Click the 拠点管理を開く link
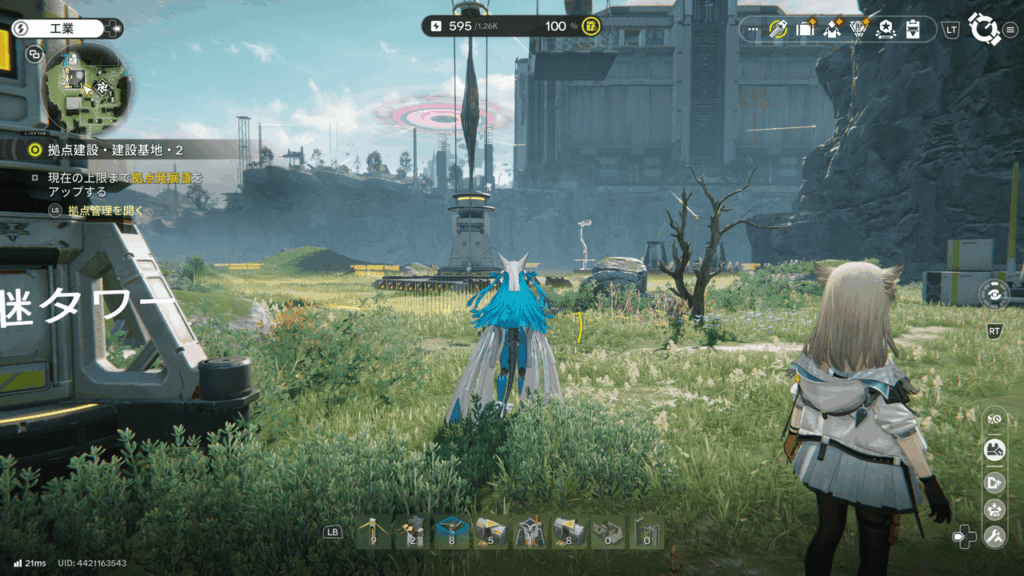Screen dimensions: 1024x576 click(x=105, y=211)
